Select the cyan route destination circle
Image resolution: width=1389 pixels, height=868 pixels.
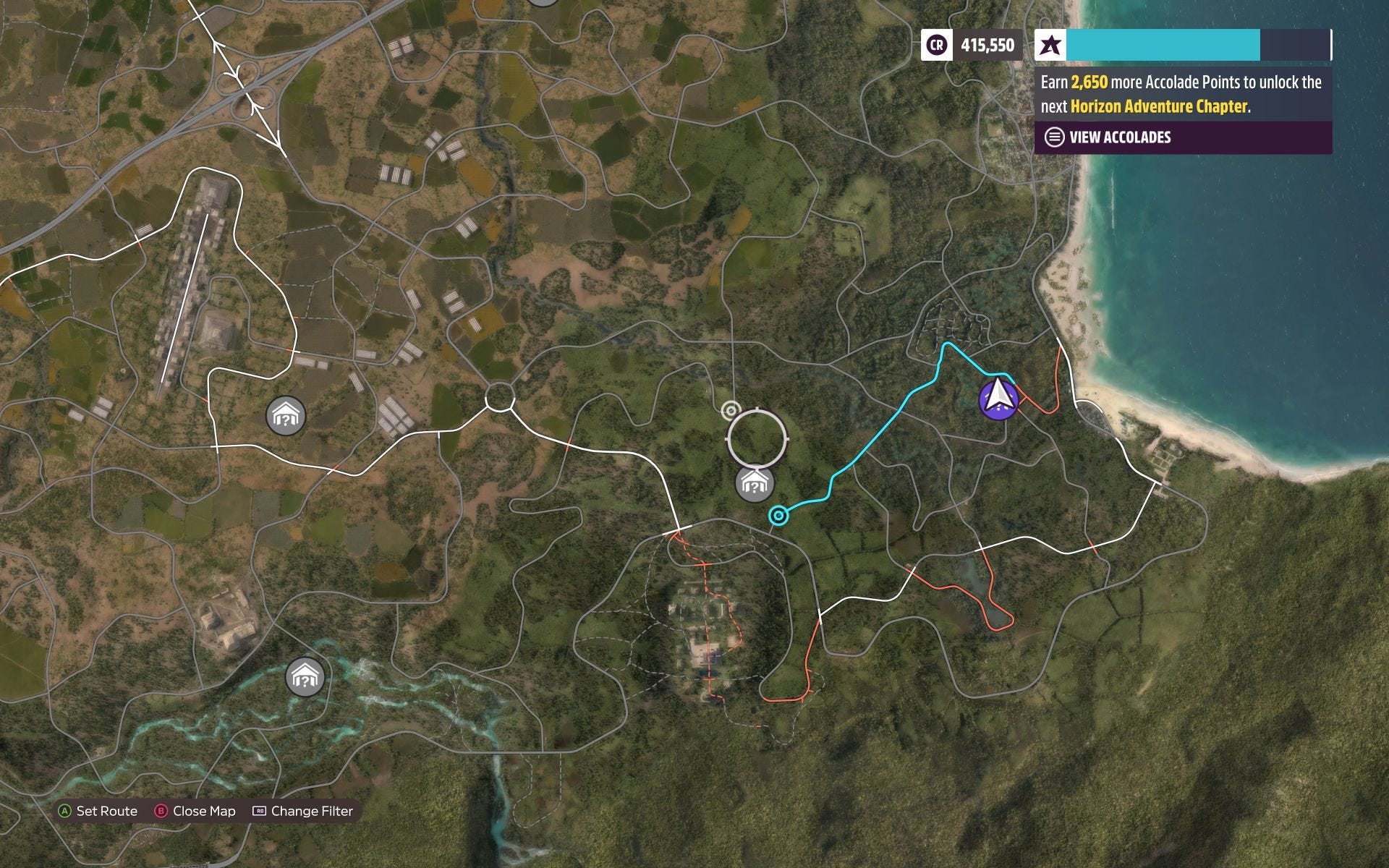777,516
